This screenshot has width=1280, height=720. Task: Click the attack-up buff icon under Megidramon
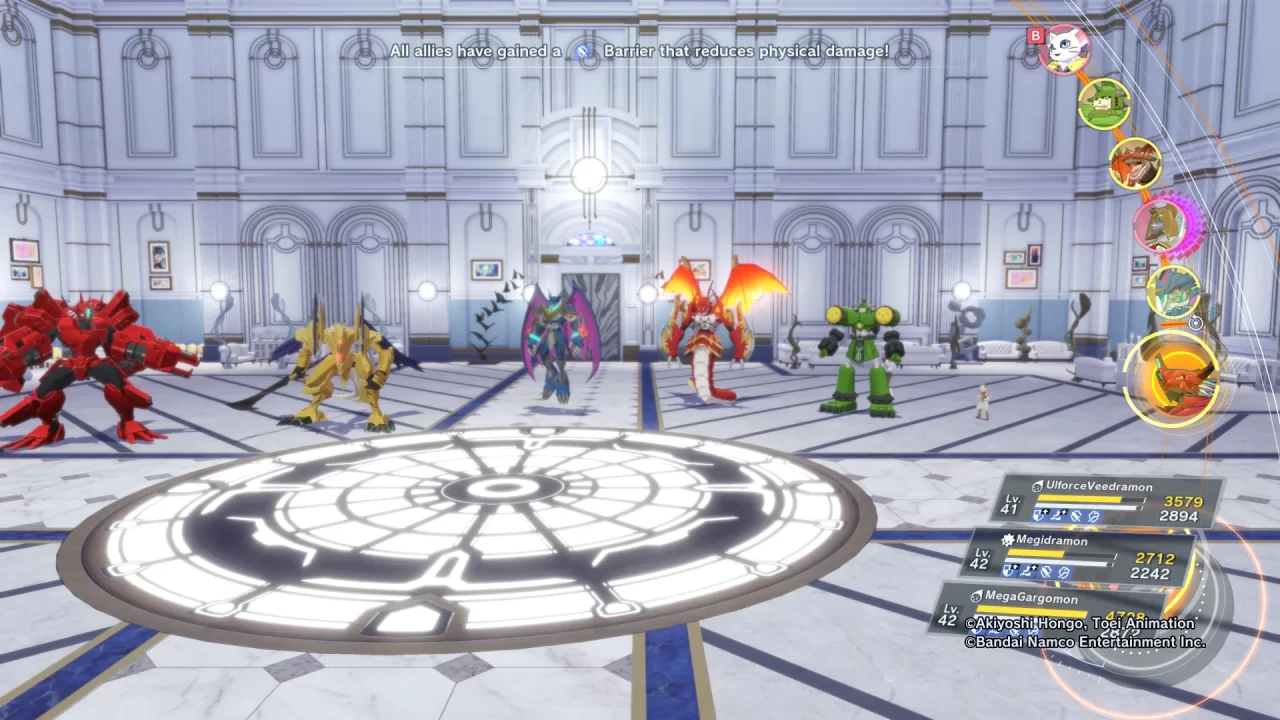[1027, 571]
